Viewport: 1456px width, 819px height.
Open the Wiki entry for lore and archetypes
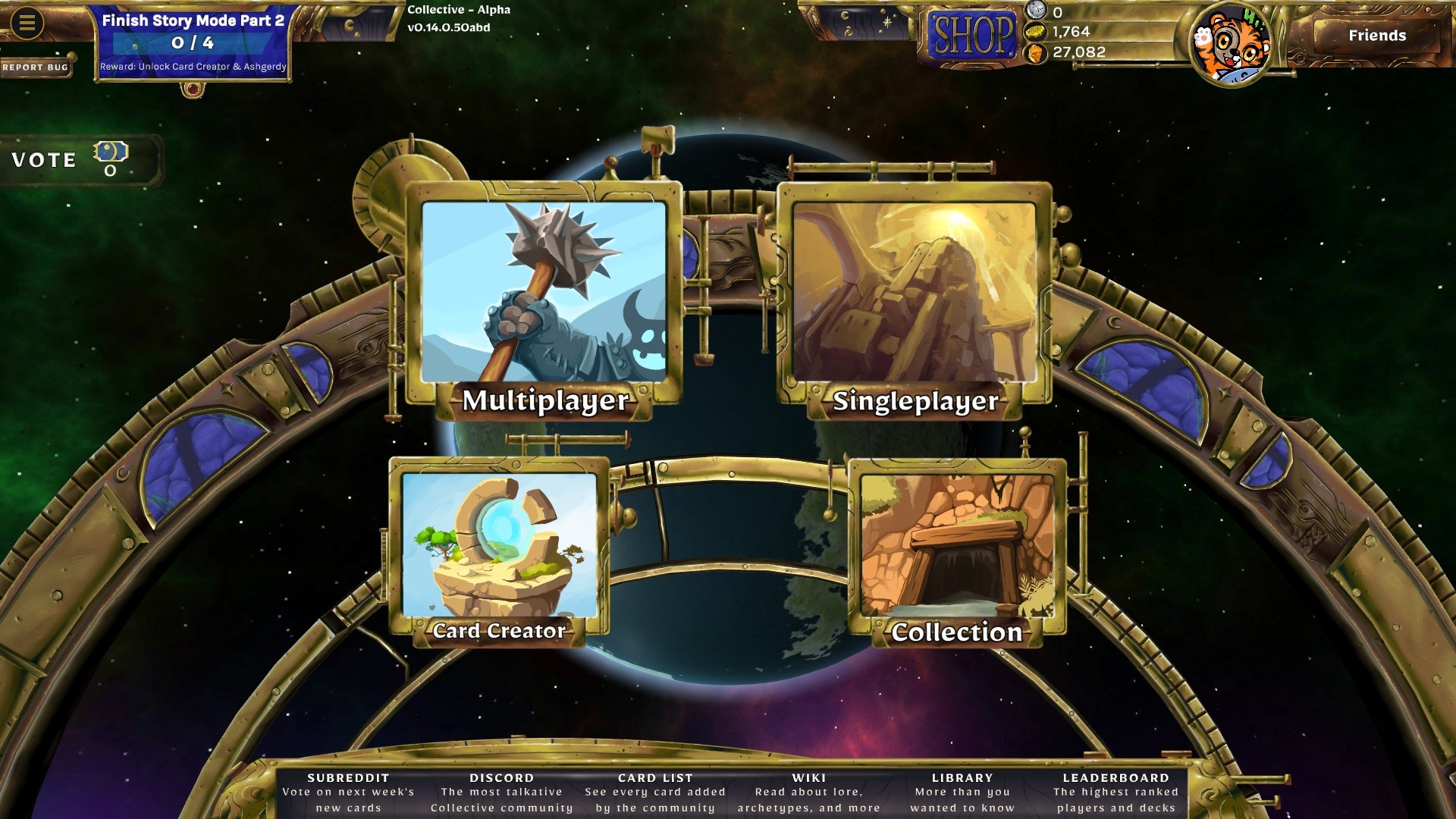(x=808, y=777)
